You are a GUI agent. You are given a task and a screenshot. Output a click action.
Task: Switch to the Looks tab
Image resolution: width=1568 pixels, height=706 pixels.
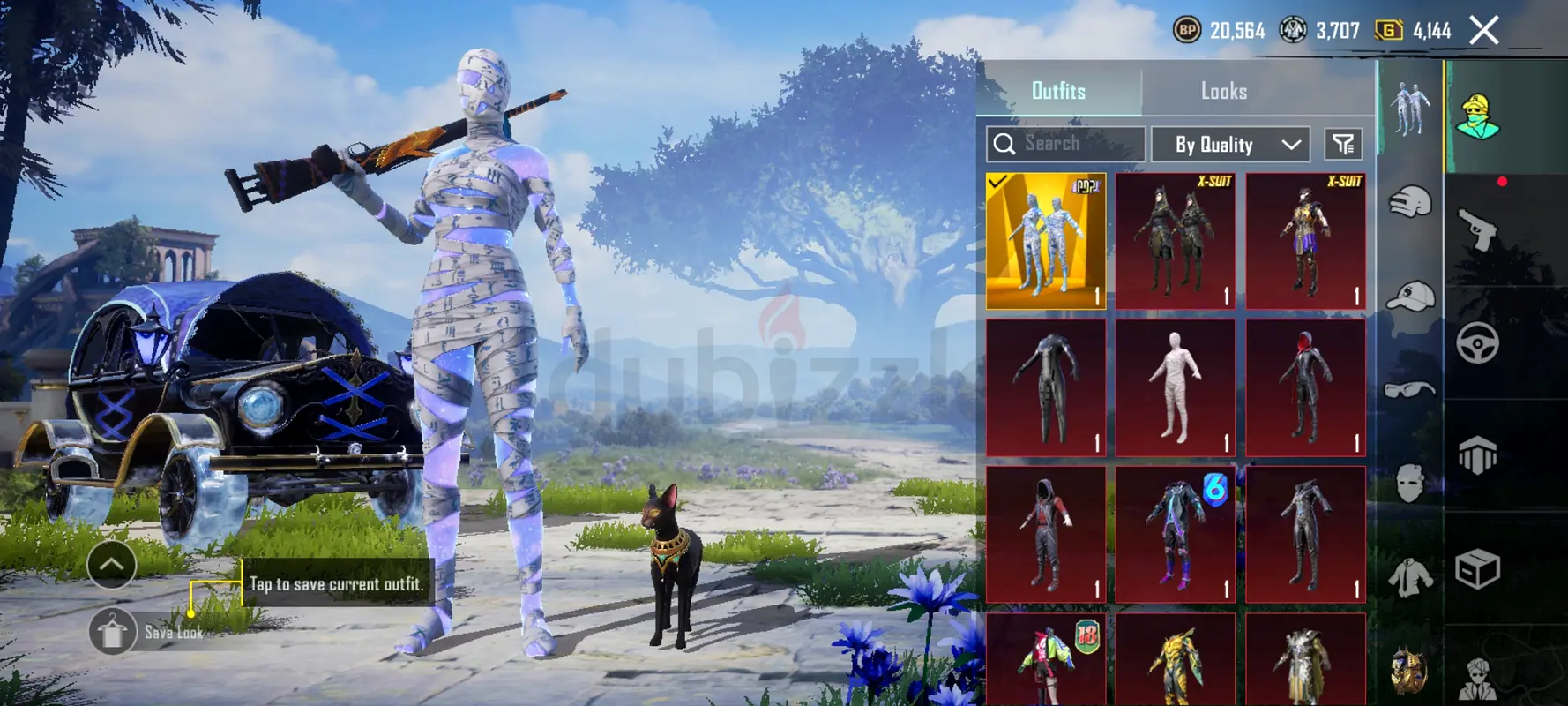(x=1223, y=91)
